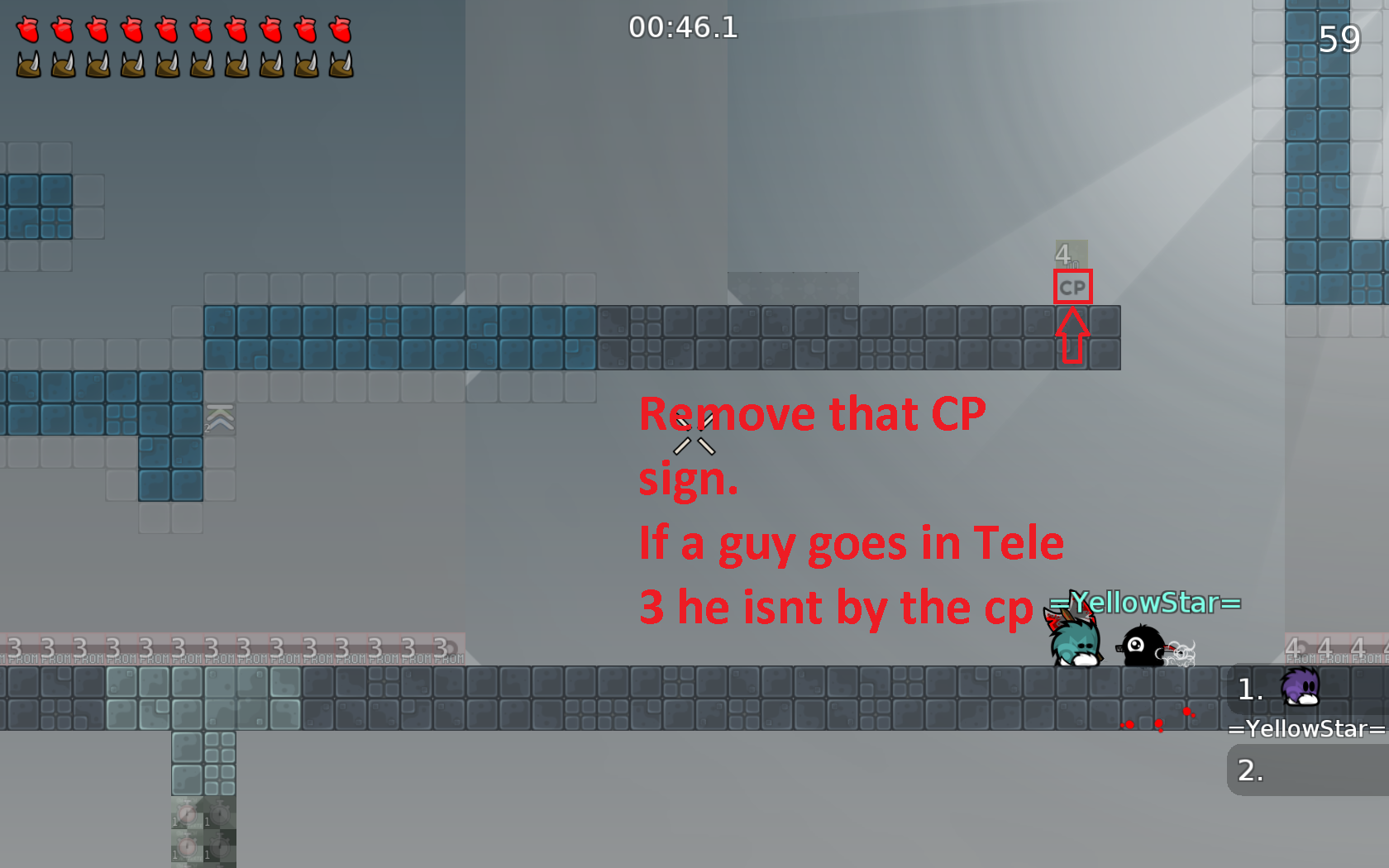Click the score counter showing 59
This screenshot has width=1389, height=868.
pos(1339,38)
